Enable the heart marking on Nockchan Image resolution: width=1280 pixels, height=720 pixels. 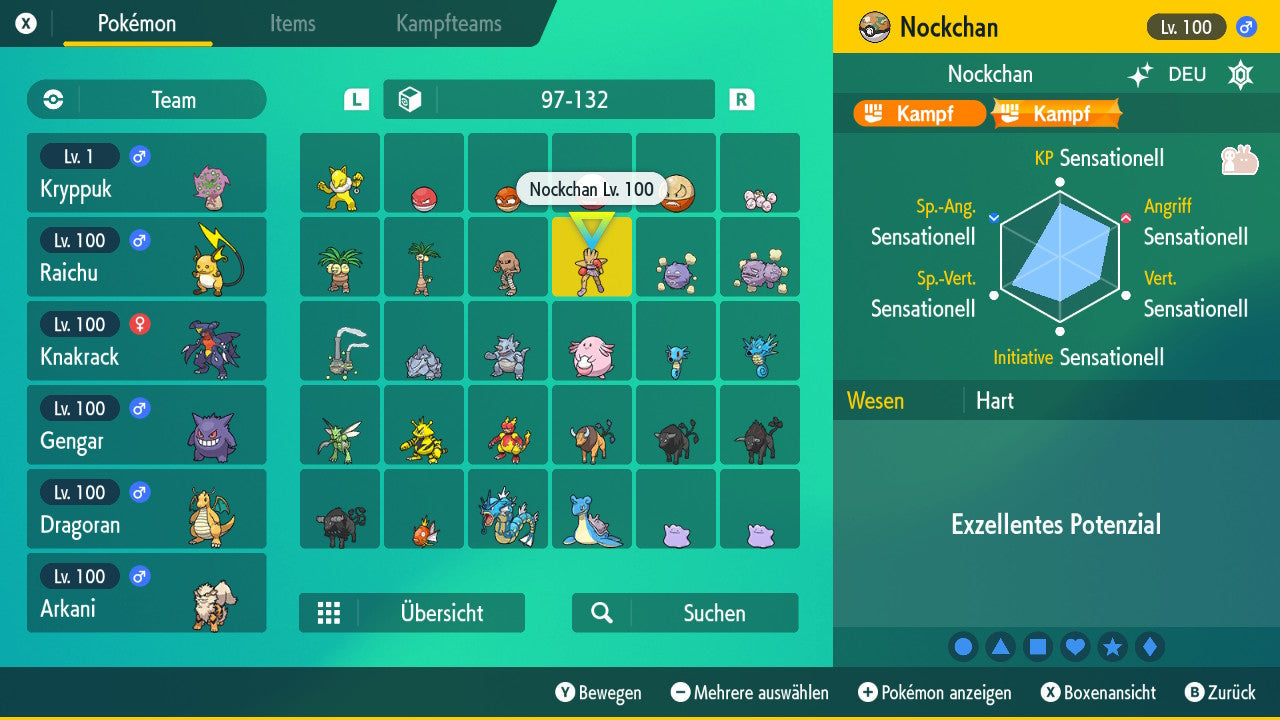click(x=1075, y=646)
